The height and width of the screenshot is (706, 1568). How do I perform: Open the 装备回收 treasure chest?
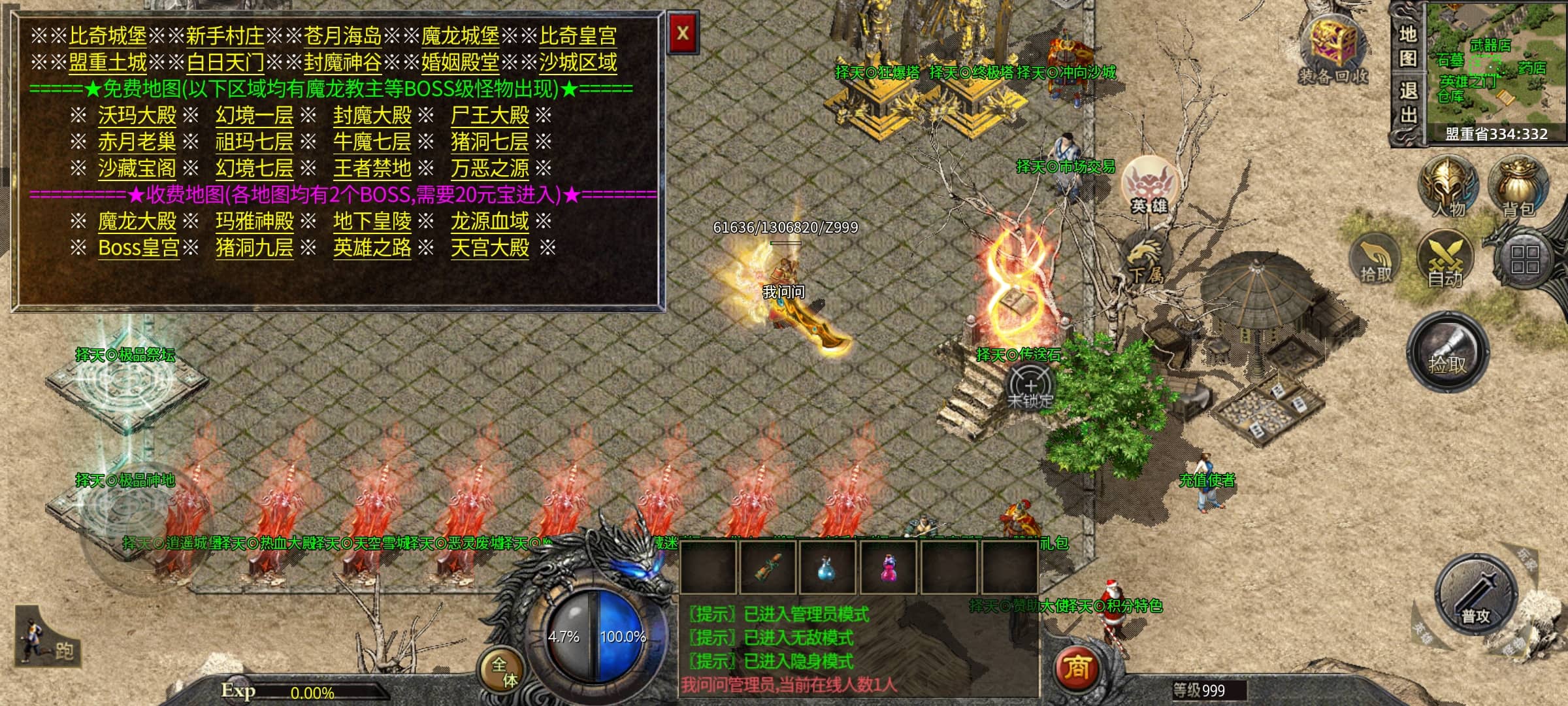tap(1333, 49)
